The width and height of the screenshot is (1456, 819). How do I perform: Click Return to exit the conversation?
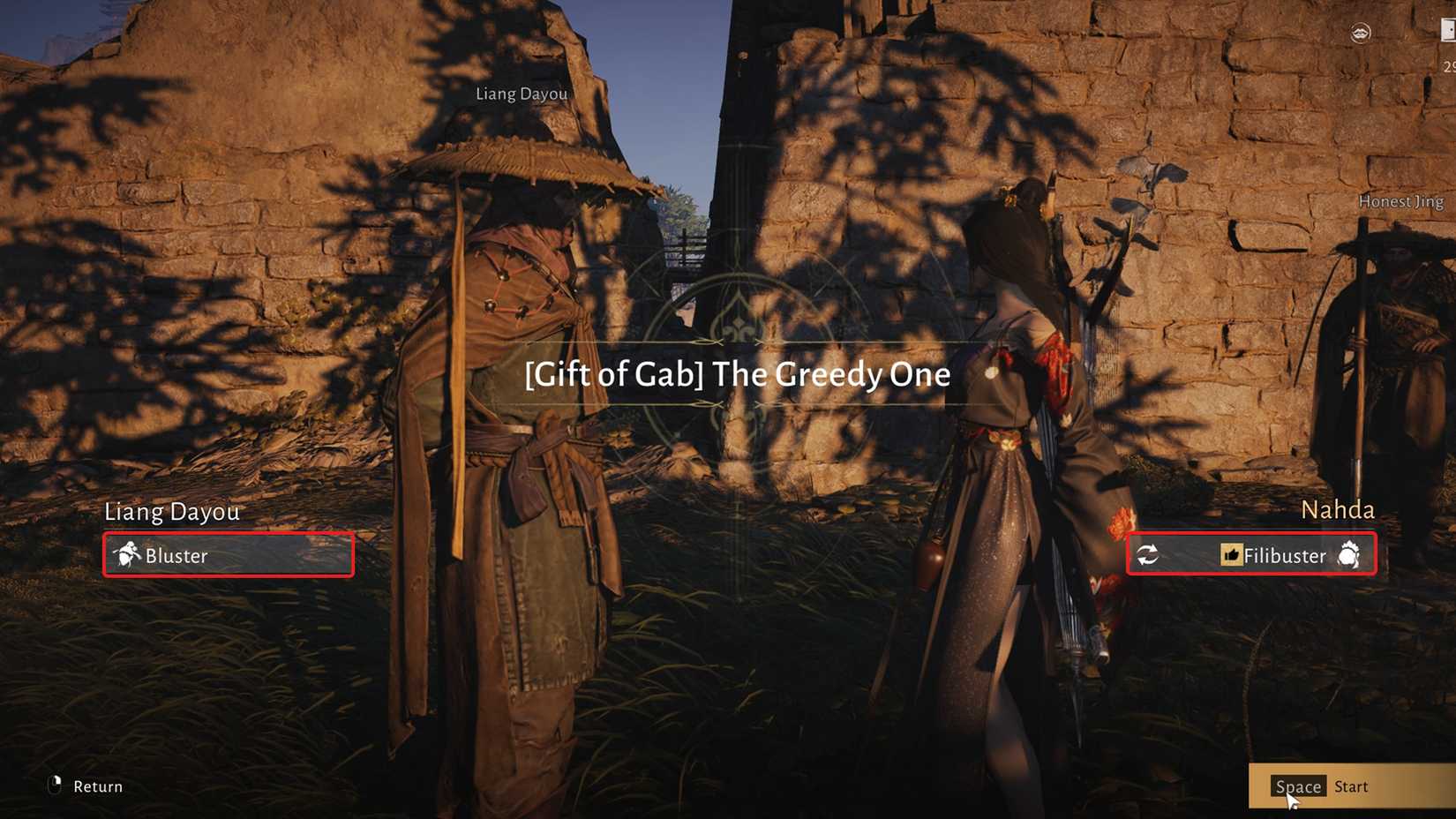(97, 785)
